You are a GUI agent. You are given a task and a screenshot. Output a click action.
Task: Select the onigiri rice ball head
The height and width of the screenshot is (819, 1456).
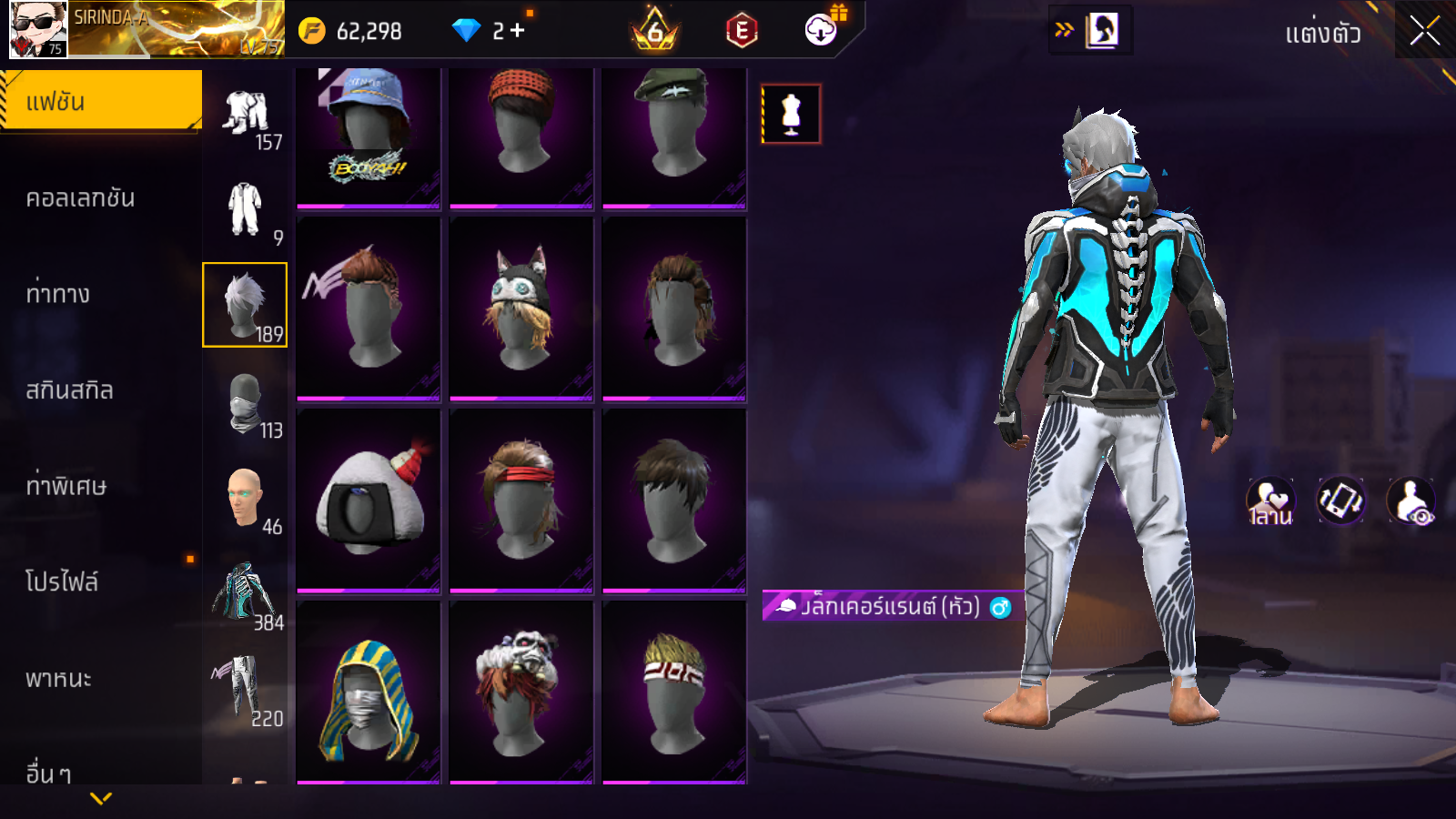(x=369, y=500)
